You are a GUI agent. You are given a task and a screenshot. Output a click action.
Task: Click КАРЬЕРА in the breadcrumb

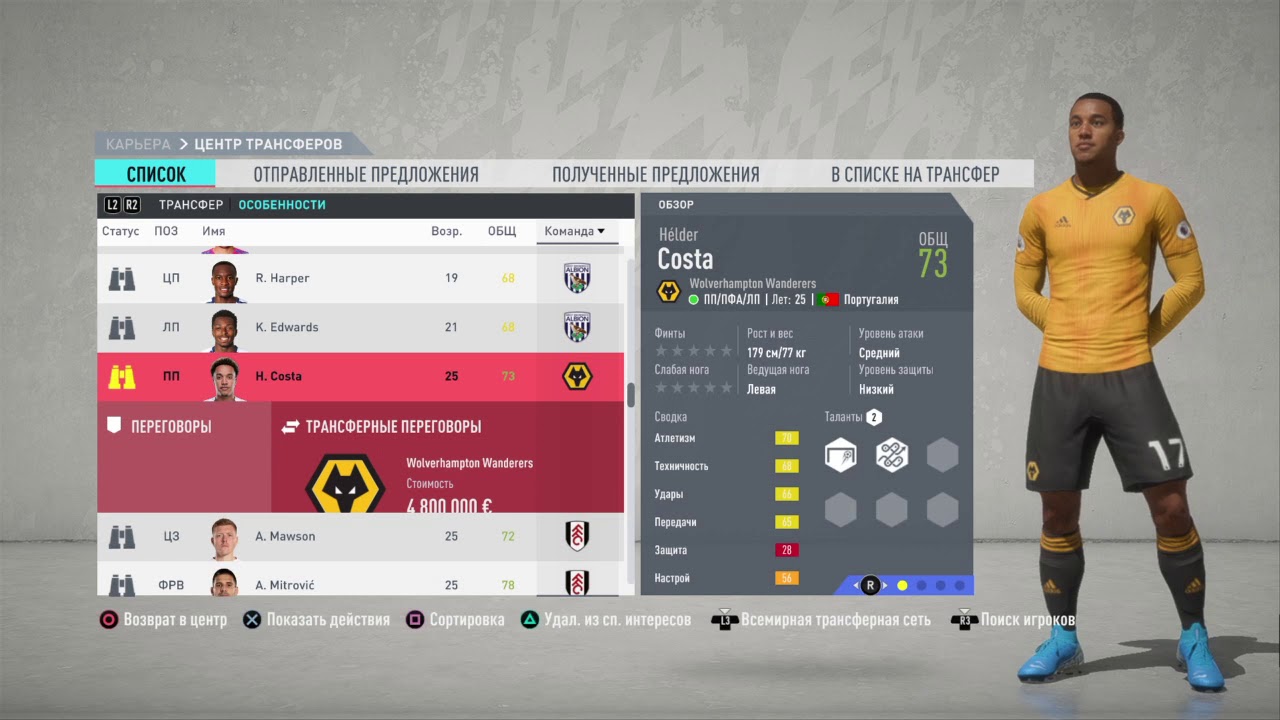coord(138,145)
